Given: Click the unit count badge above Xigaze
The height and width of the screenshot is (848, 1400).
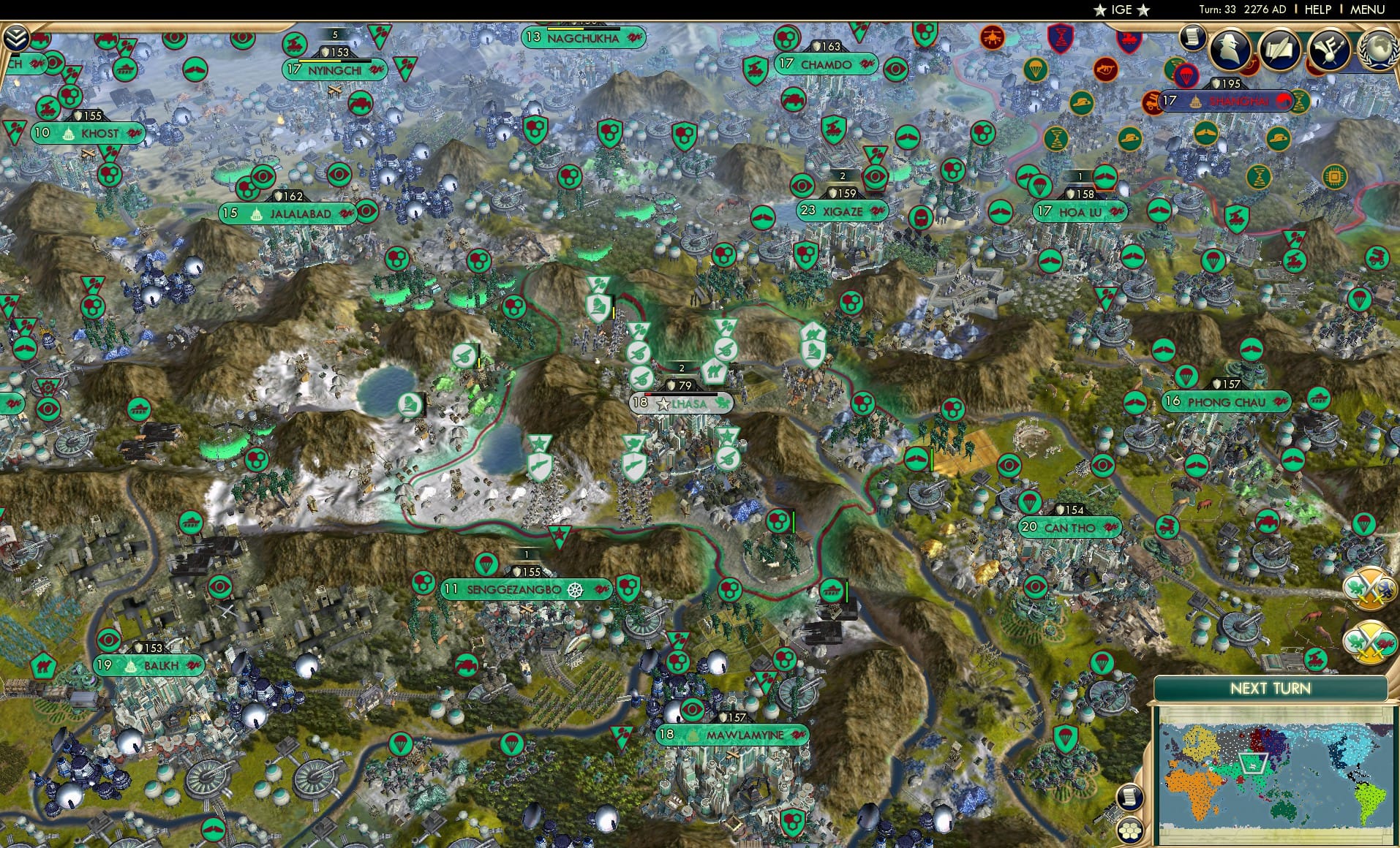Looking at the screenshot, I should coord(841,175).
